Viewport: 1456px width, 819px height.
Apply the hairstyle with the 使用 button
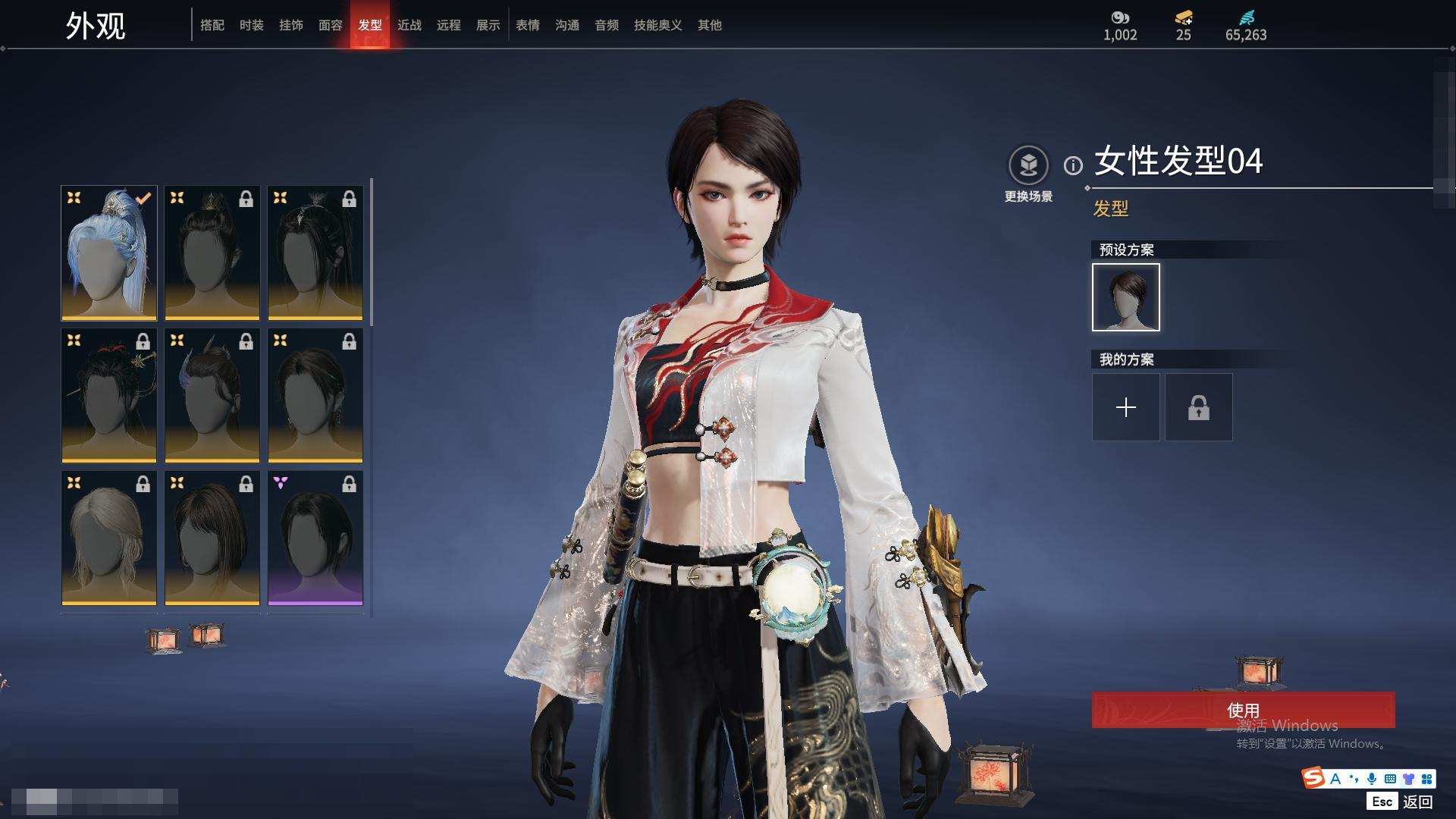(1243, 710)
